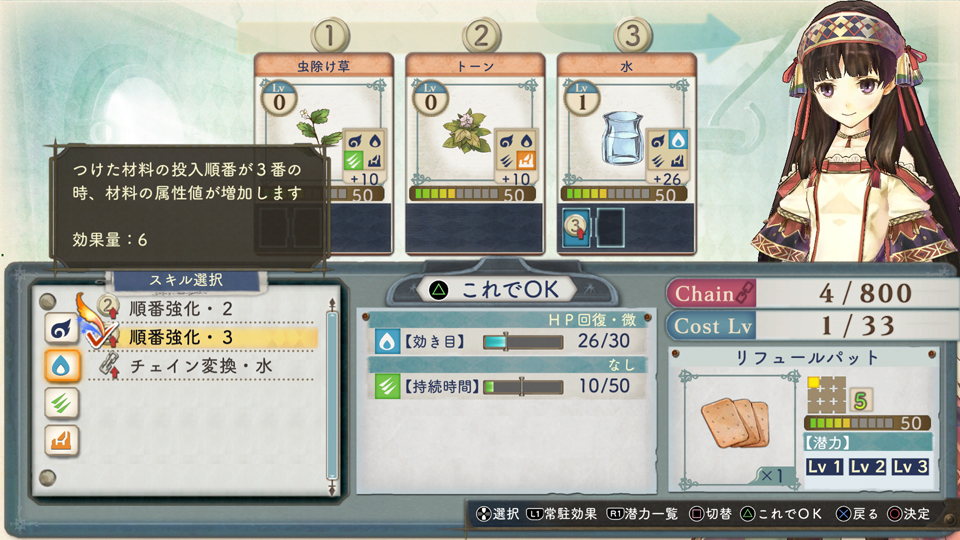Switch to the water droplet element tab

point(62,365)
